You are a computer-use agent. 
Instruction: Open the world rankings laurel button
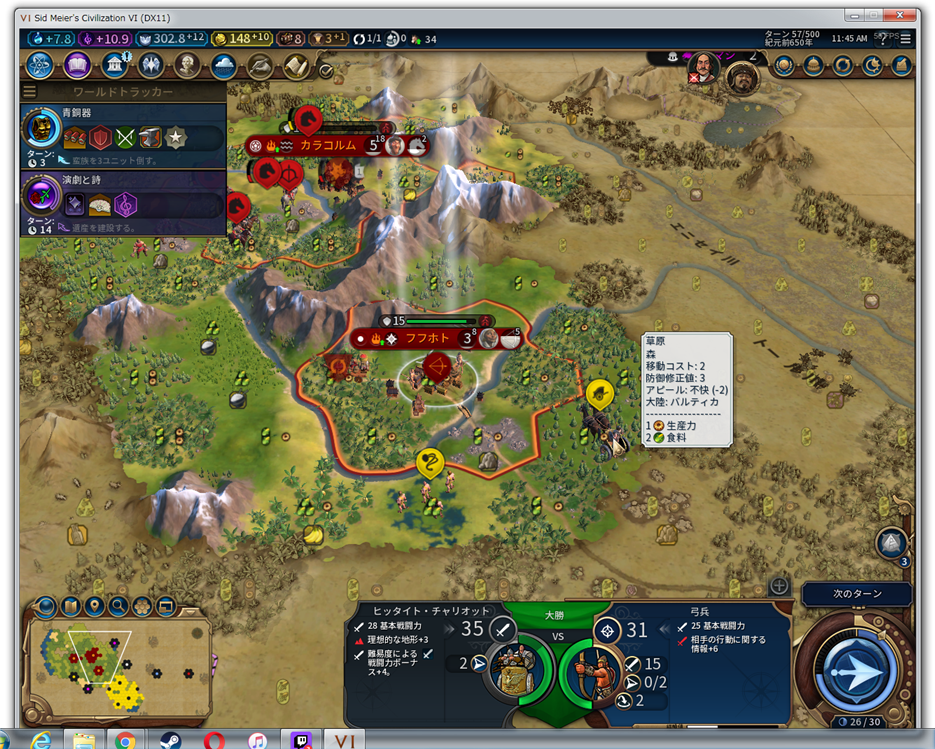(x=785, y=66)
